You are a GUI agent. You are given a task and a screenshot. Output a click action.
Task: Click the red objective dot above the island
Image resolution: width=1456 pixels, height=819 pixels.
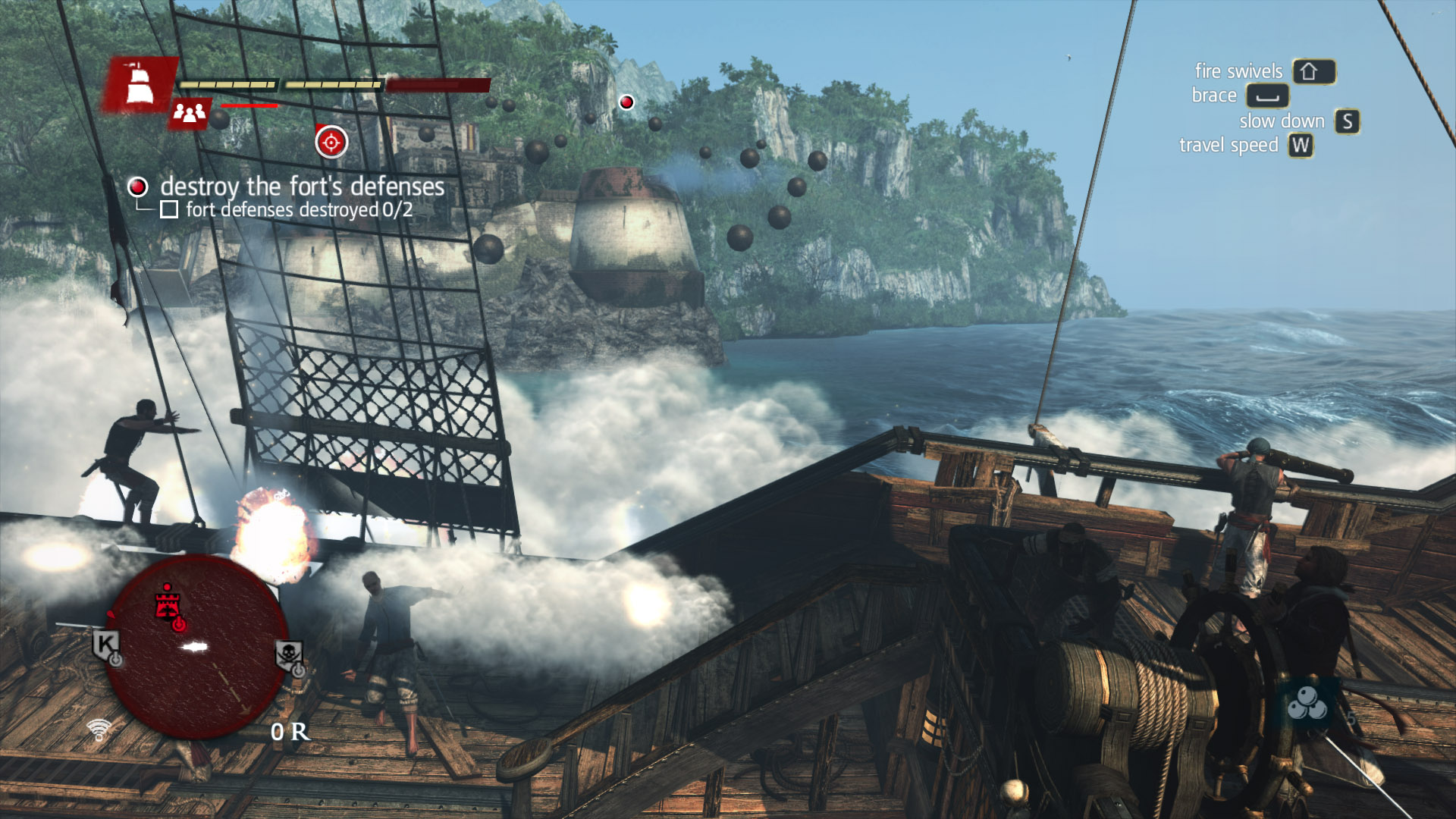626,102
